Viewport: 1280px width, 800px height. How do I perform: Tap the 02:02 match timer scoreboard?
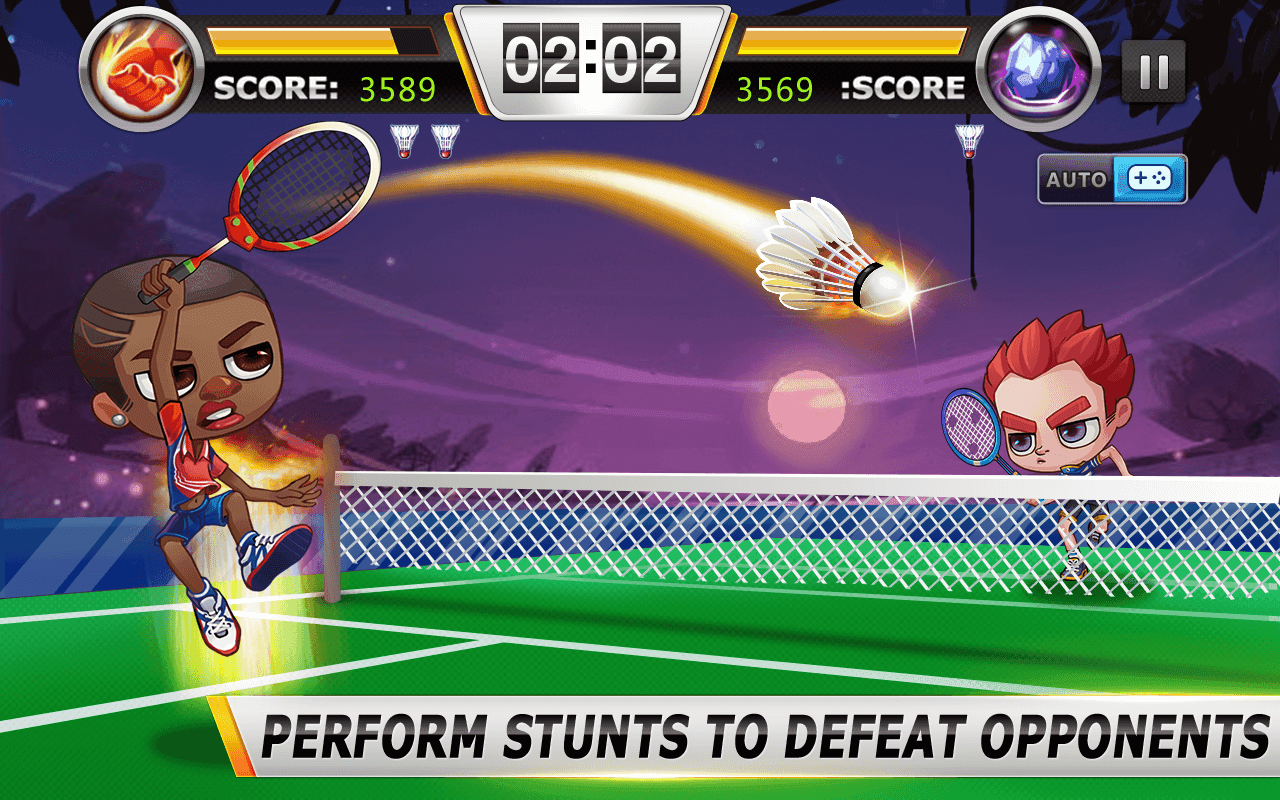594,57
